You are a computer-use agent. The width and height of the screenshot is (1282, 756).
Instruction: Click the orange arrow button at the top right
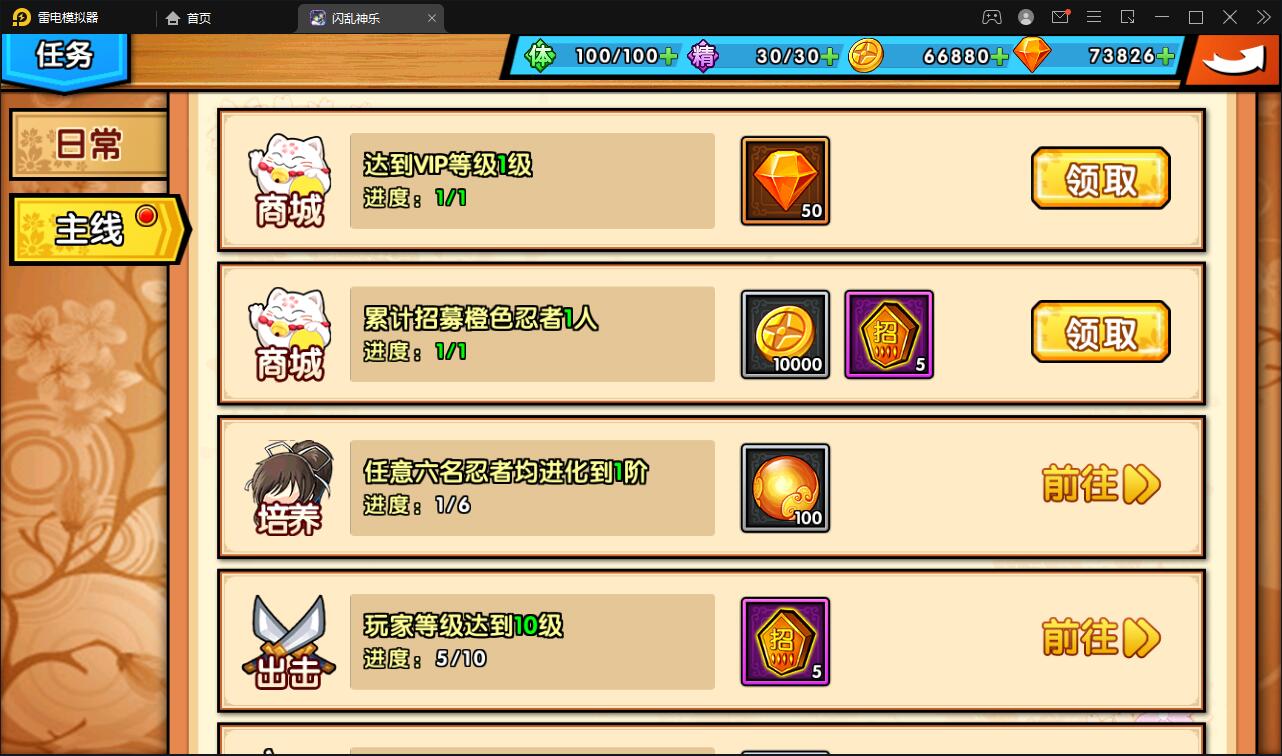tap(1232, 58)
